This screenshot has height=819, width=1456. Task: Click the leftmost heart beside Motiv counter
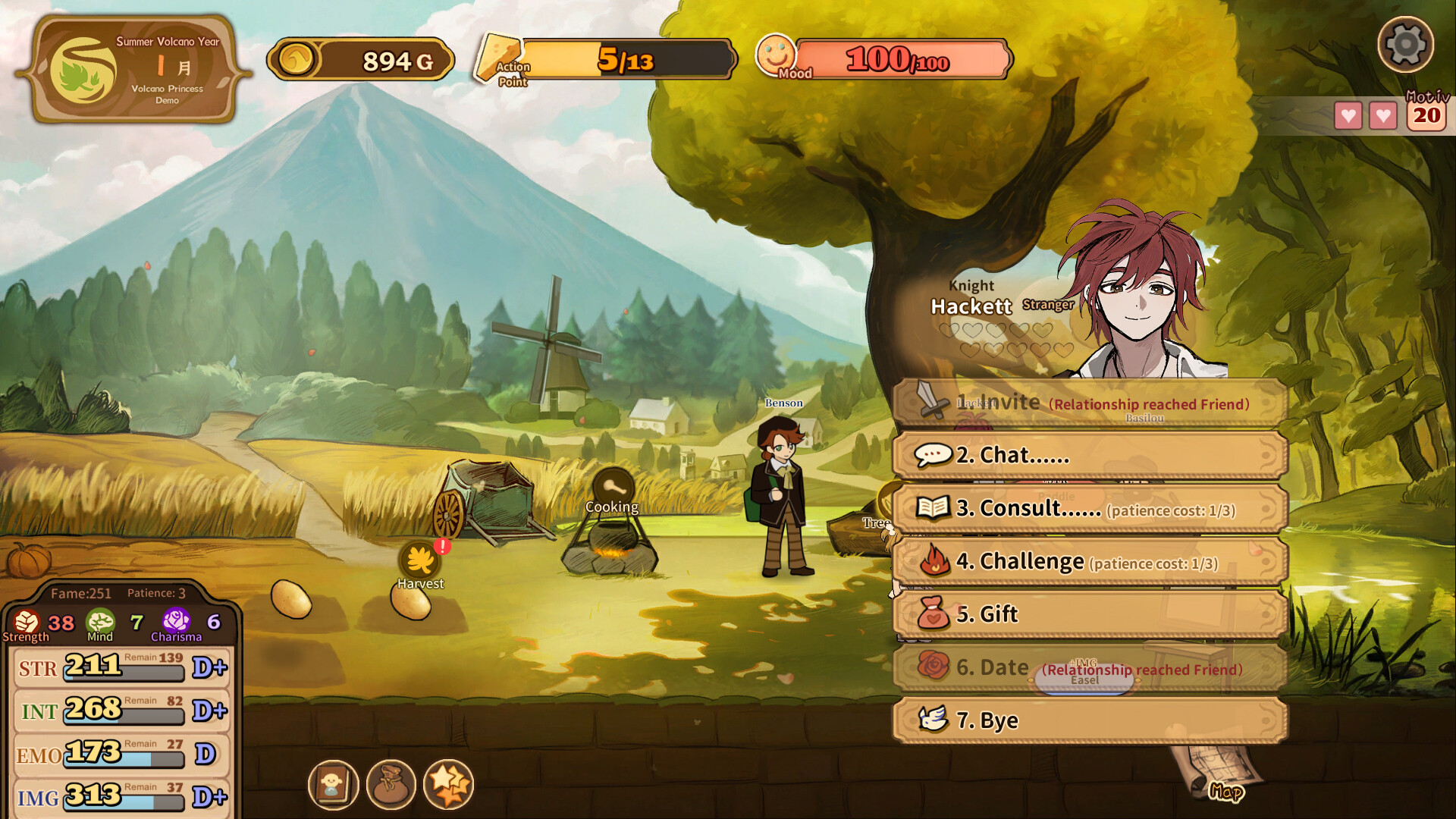(1348, 116)
